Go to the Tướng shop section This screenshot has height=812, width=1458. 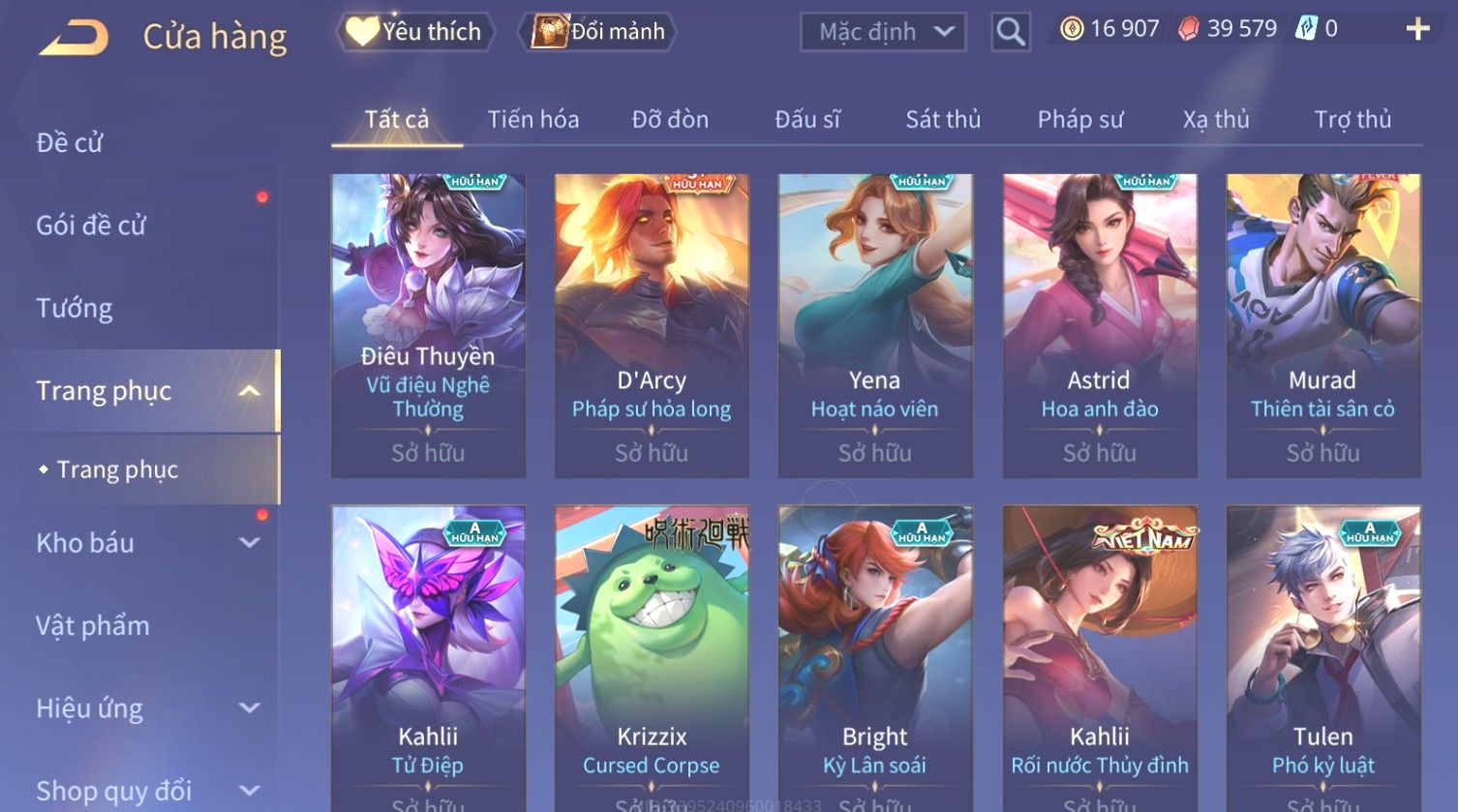[75, 309]
